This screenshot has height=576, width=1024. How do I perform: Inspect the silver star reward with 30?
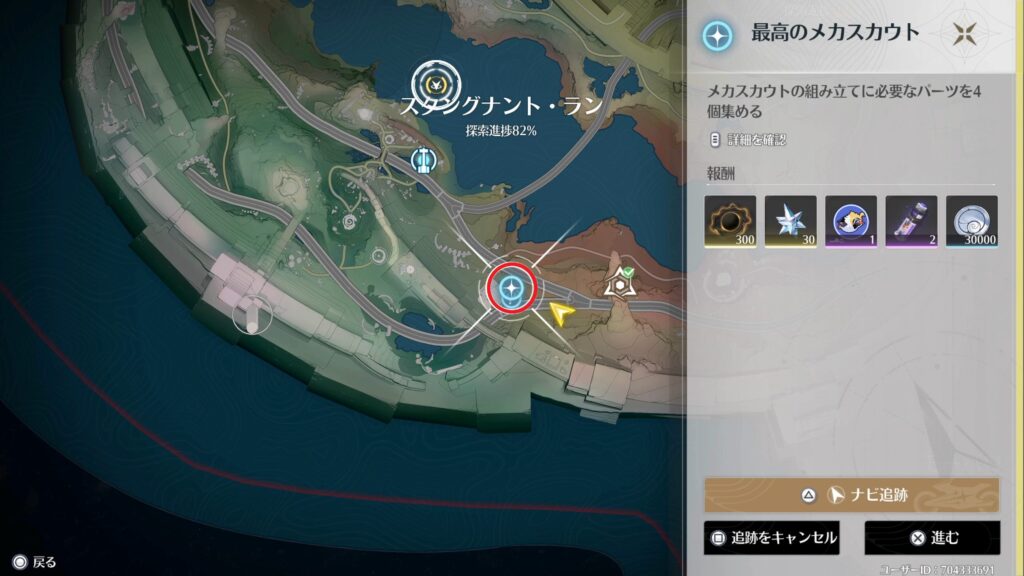tap(790, 221)
